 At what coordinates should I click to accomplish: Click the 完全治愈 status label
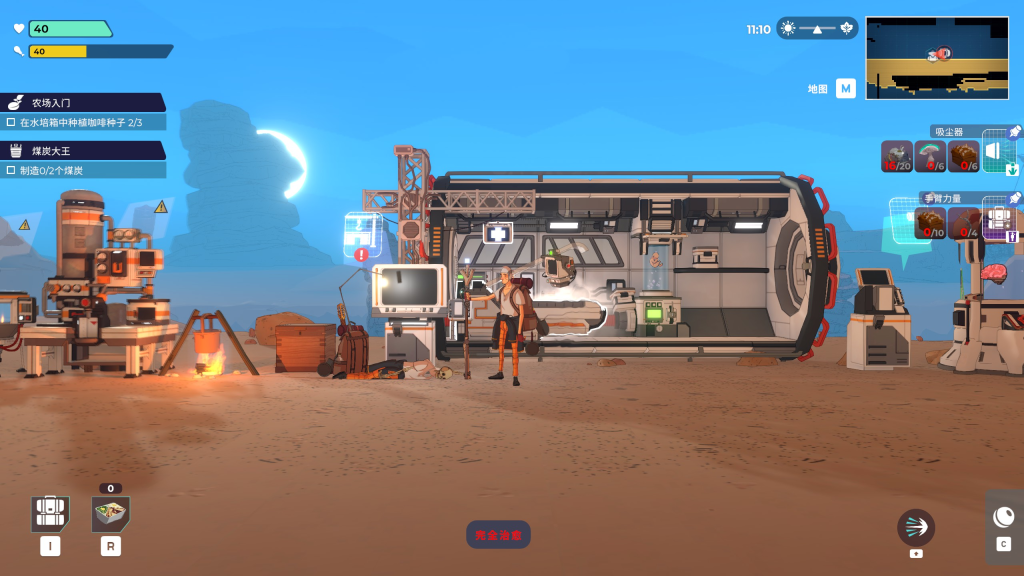(498, 535)
